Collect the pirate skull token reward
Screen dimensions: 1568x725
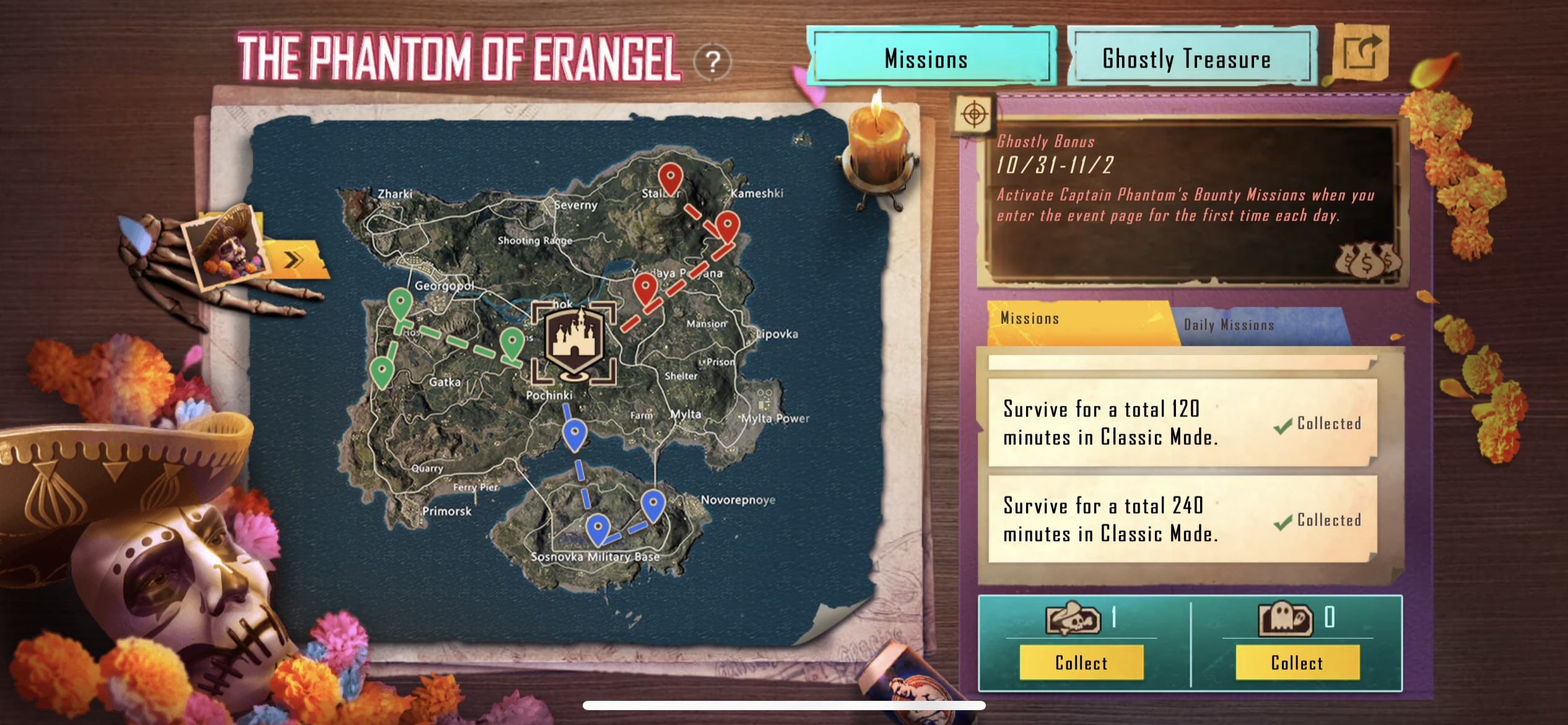[x=1081, y=662]
